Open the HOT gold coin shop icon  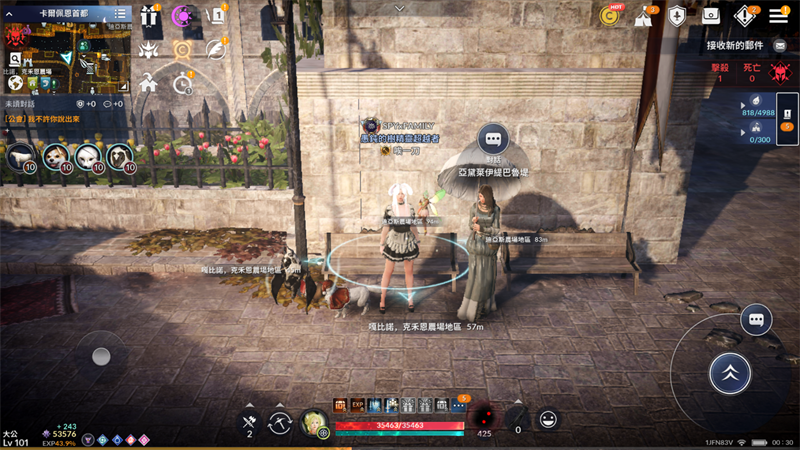pyautogui.click(x=609, y=15)
